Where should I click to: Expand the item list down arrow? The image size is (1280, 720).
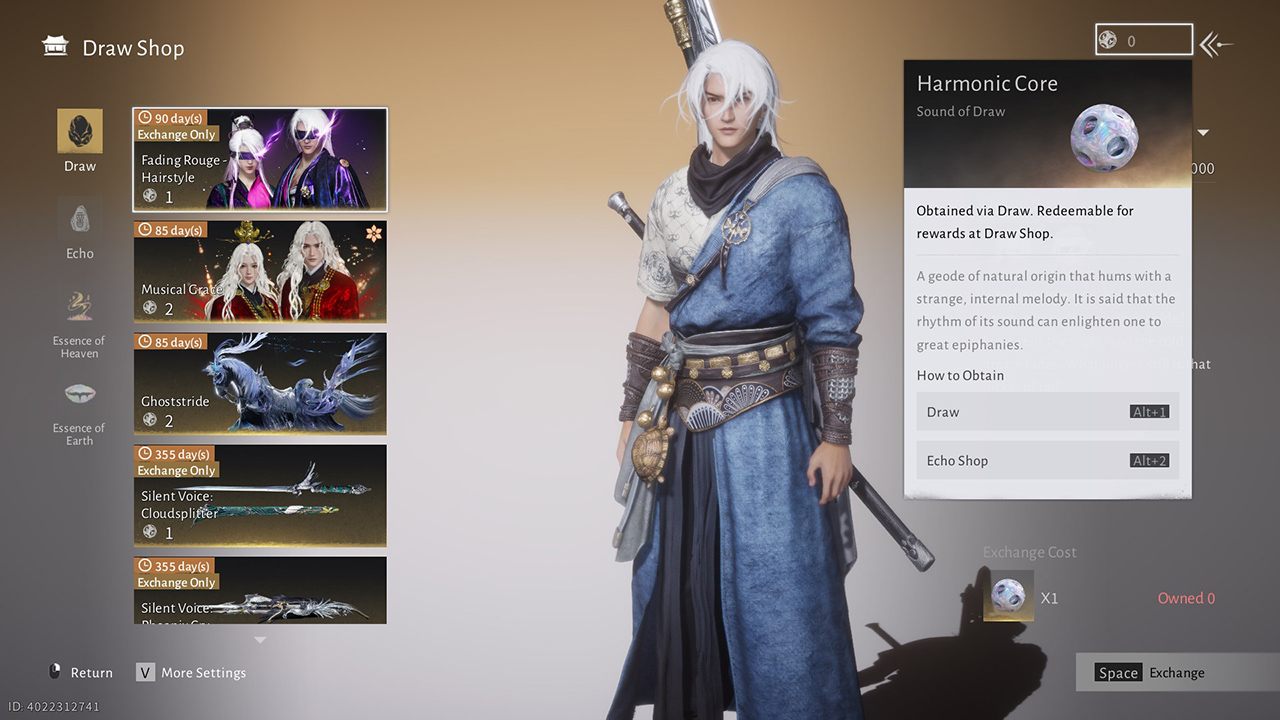coord(260,640)
